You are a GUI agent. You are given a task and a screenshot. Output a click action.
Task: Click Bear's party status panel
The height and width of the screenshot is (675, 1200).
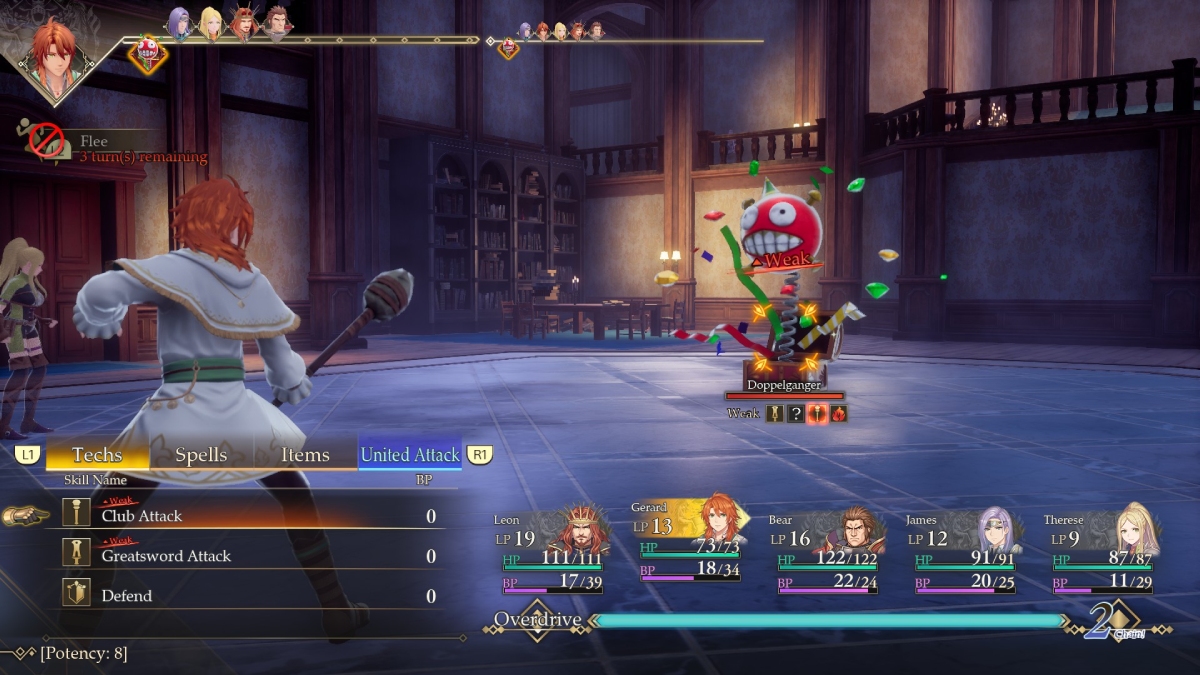tap(824, 552)
